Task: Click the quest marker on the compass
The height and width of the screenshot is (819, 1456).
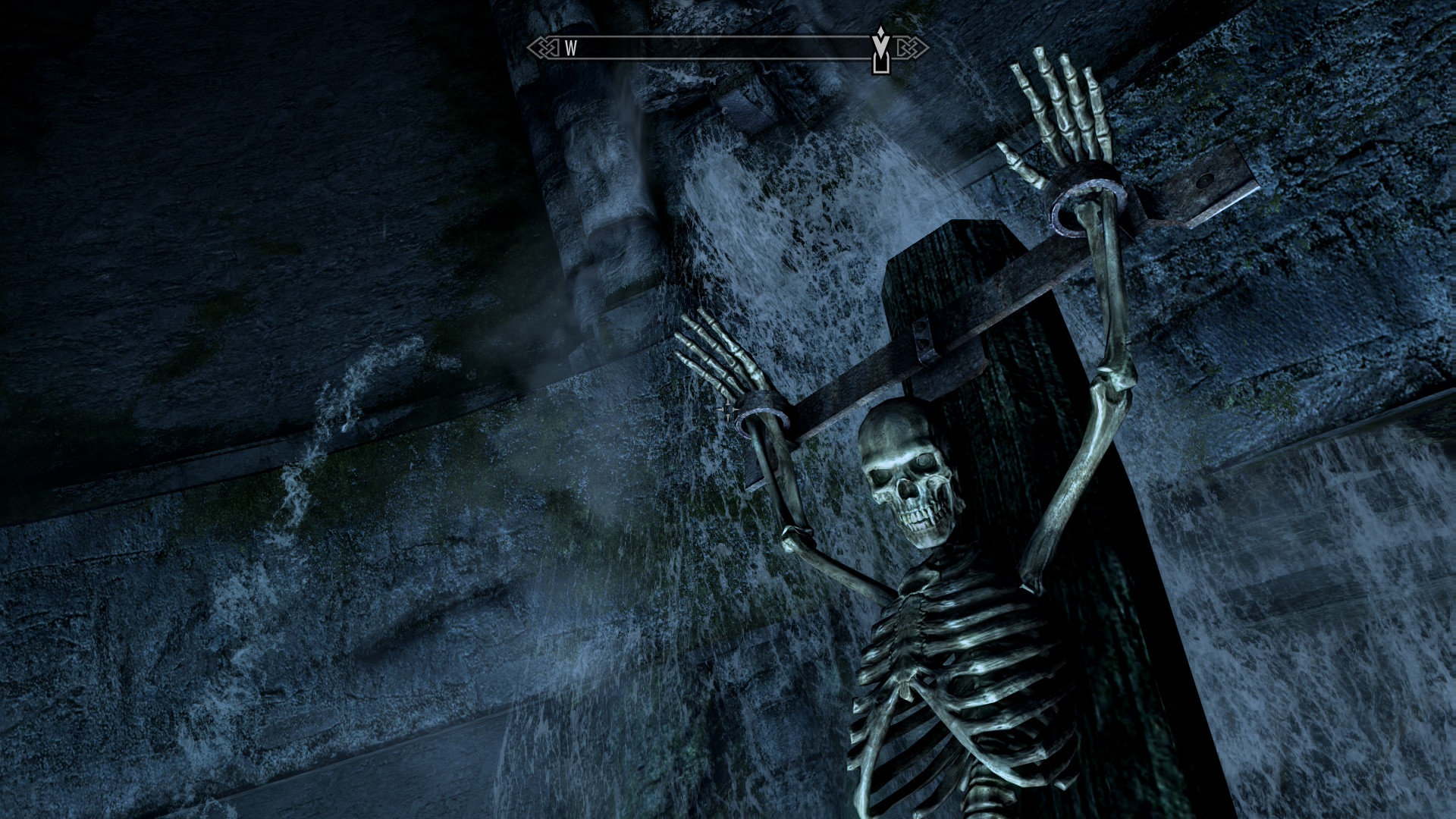Action: pos(880,50)
